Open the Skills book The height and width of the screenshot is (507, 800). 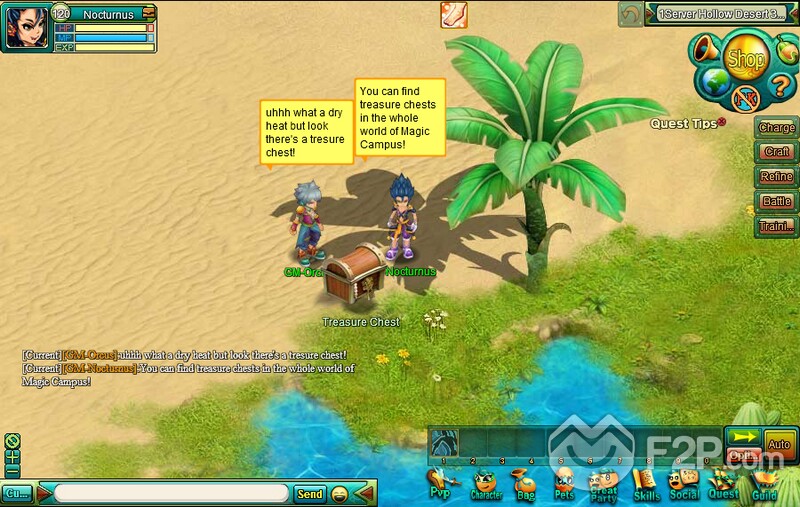click(647, 487)
